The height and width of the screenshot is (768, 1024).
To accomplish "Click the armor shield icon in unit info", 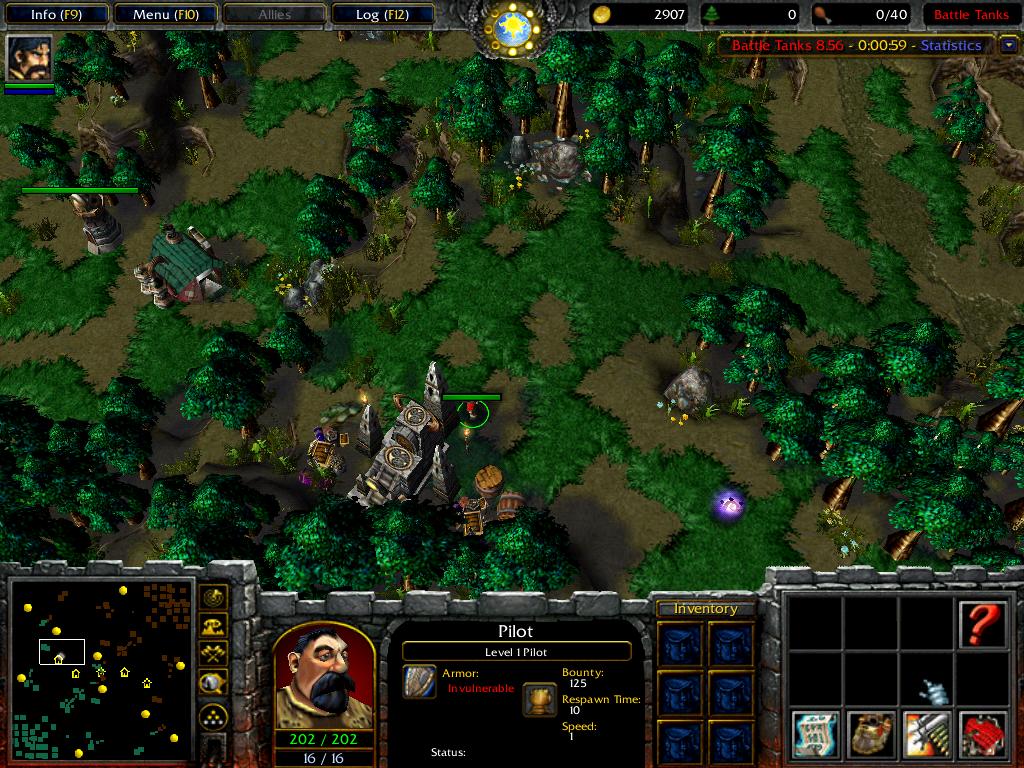I will [x=420, y=681].
